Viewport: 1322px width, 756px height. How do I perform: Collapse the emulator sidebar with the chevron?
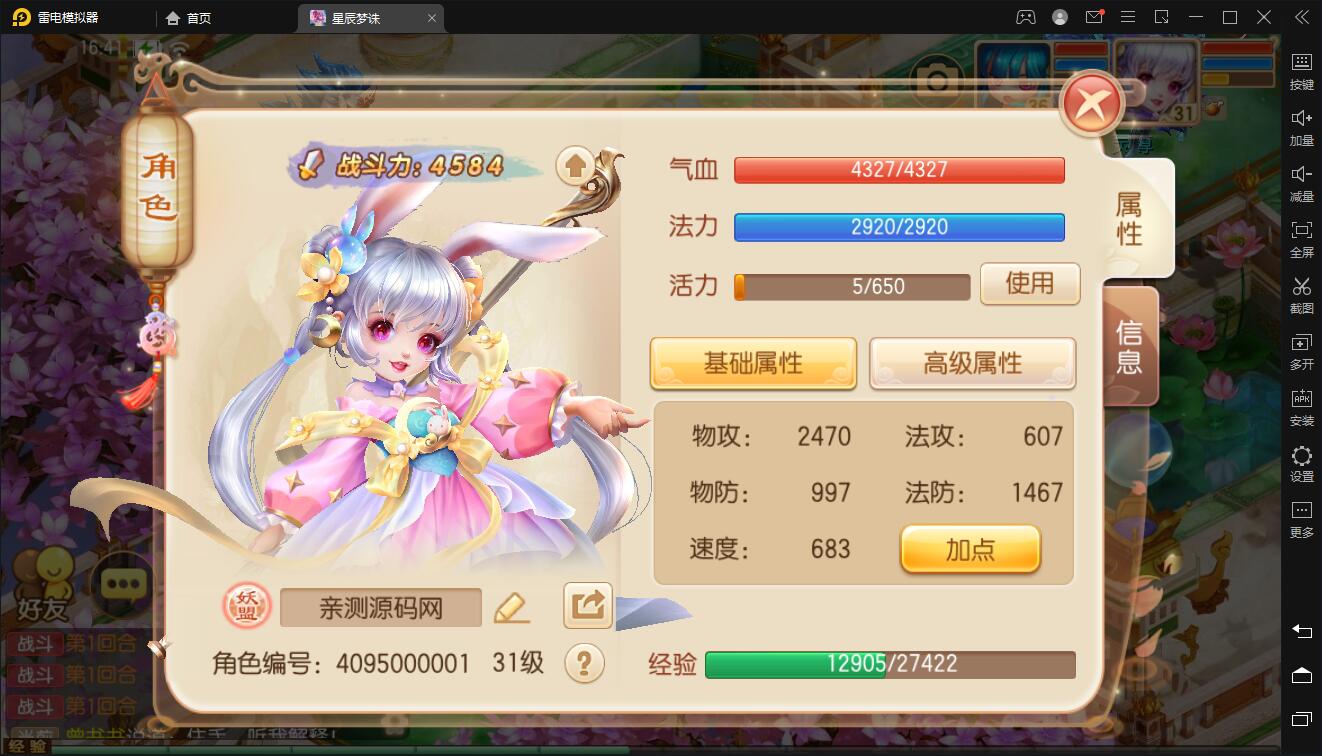pos(1300,17)
